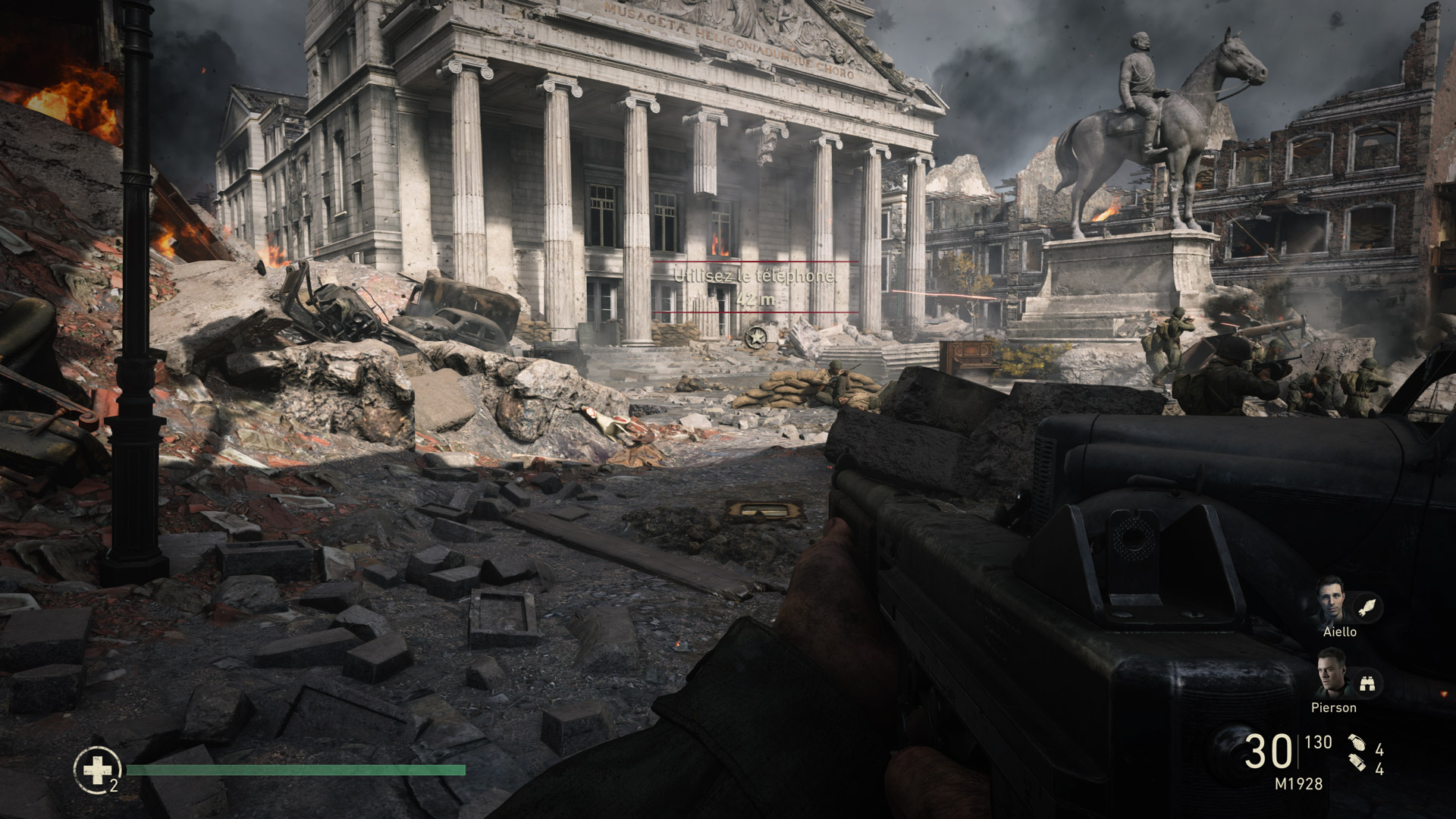The height and width of the screenshot is (819, 1456).
Task: Activate Pierson's binoculars ability icon
Action: click(x=1368, y=683)
